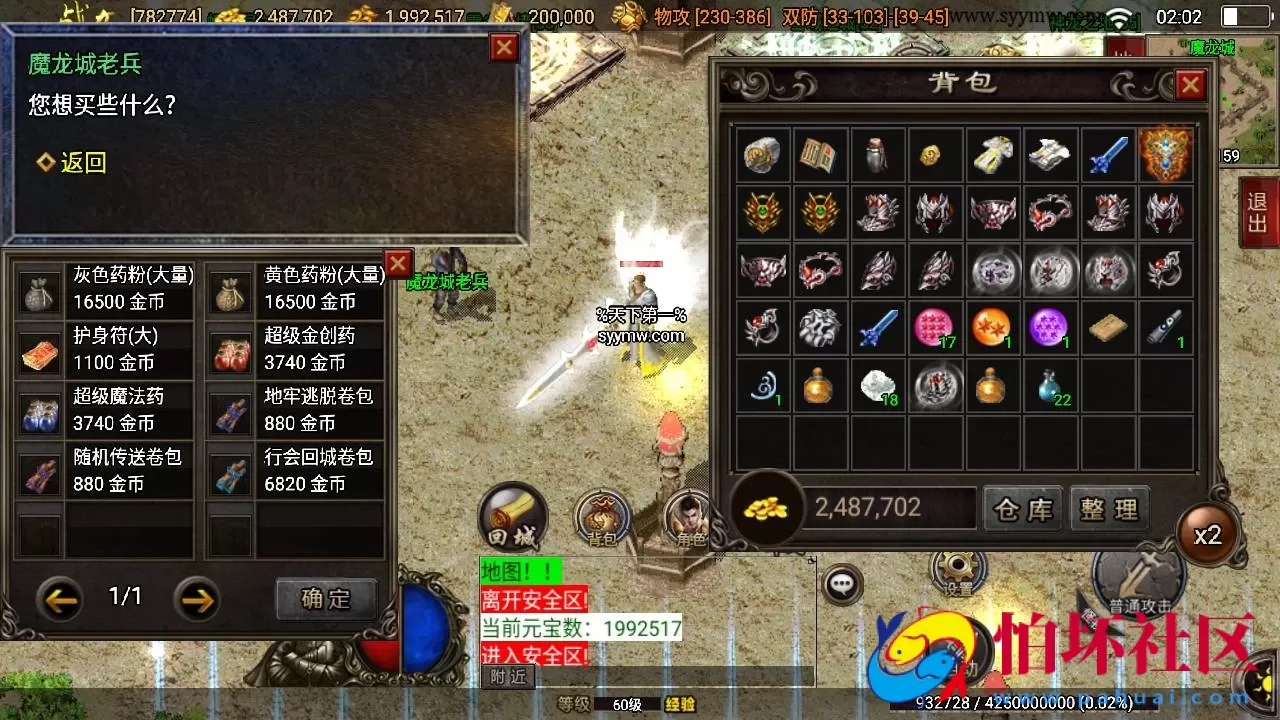Switch to the 附近 (nearby) tab

click(508, 676)
